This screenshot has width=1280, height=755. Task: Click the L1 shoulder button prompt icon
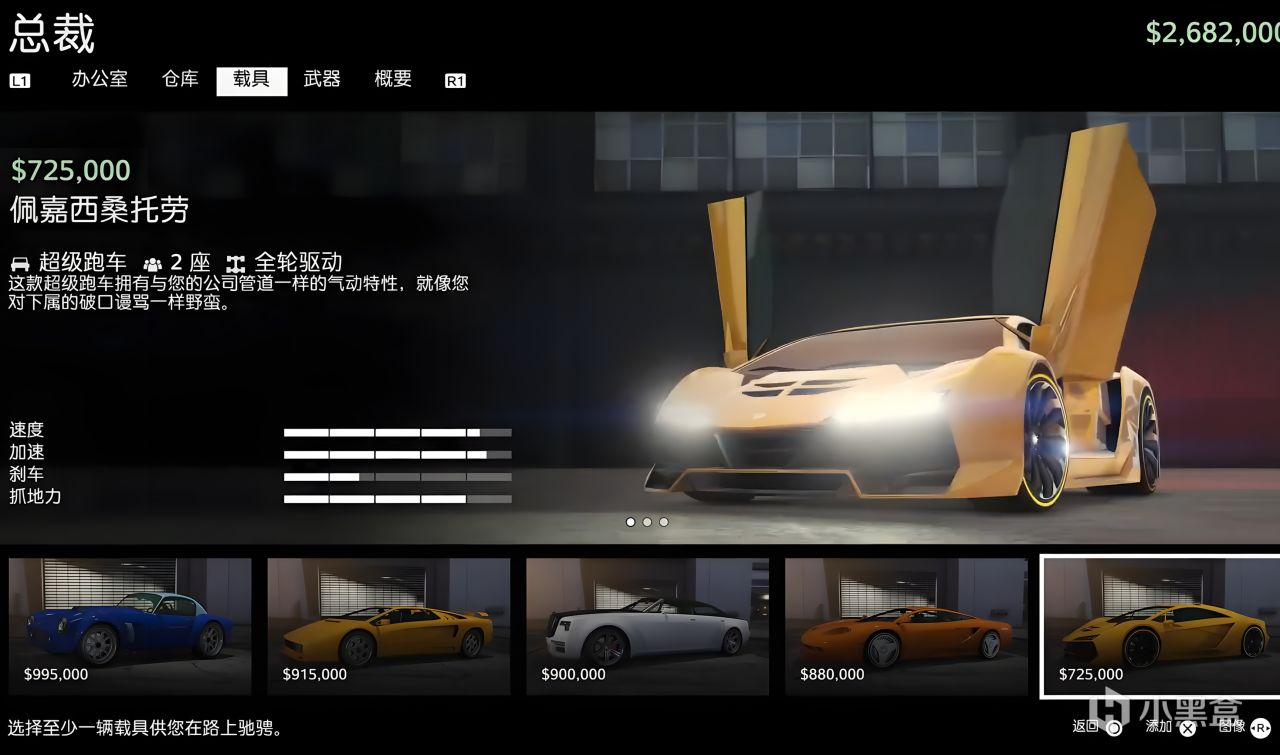[x=20, y=80]
